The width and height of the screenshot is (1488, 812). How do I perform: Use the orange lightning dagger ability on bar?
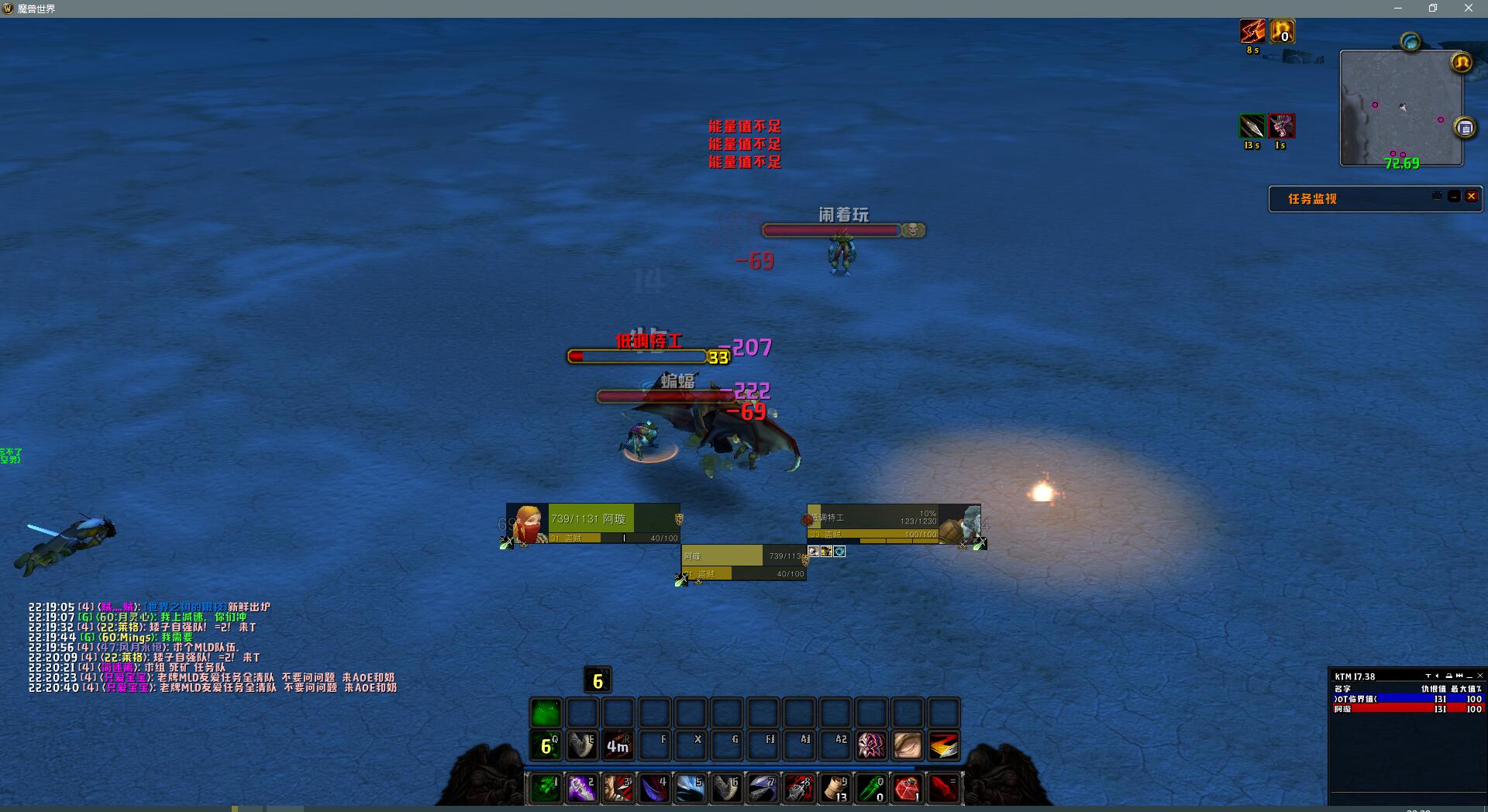[x=943, y=745]
